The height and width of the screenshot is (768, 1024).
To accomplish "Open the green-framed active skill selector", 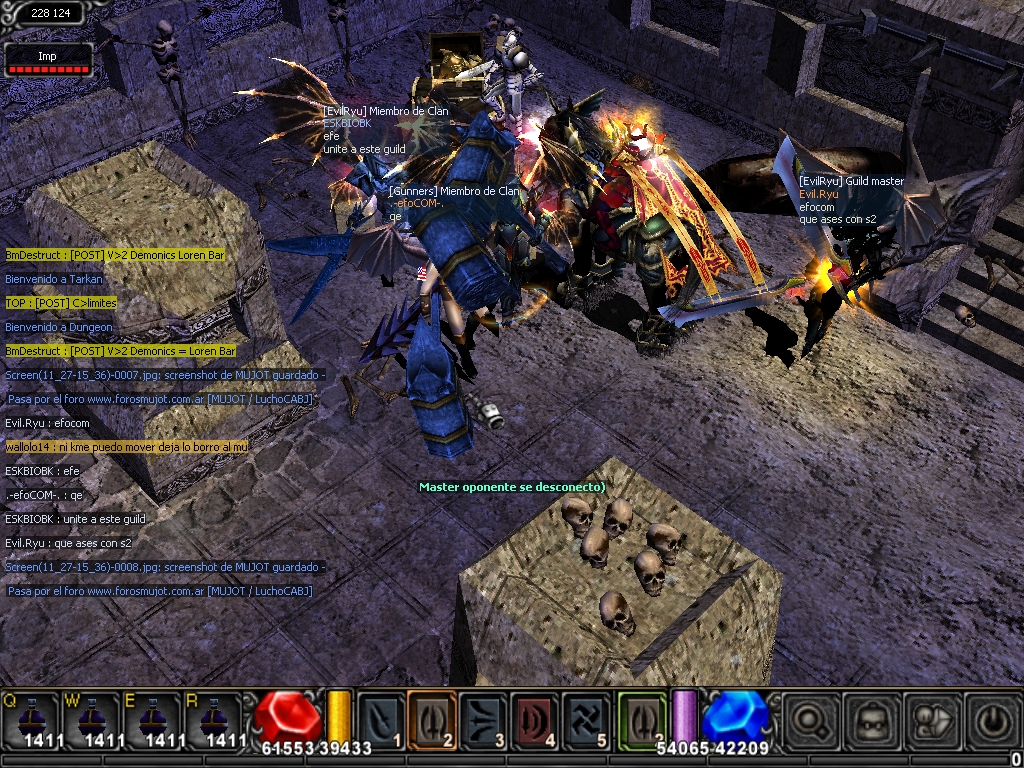I will click(x=642, y=719).
